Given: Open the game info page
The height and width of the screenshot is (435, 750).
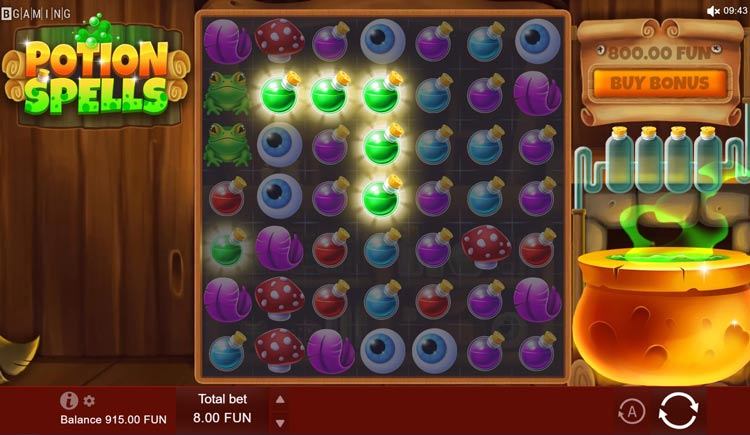Looking at the screenshot, I should pos(69,401).
